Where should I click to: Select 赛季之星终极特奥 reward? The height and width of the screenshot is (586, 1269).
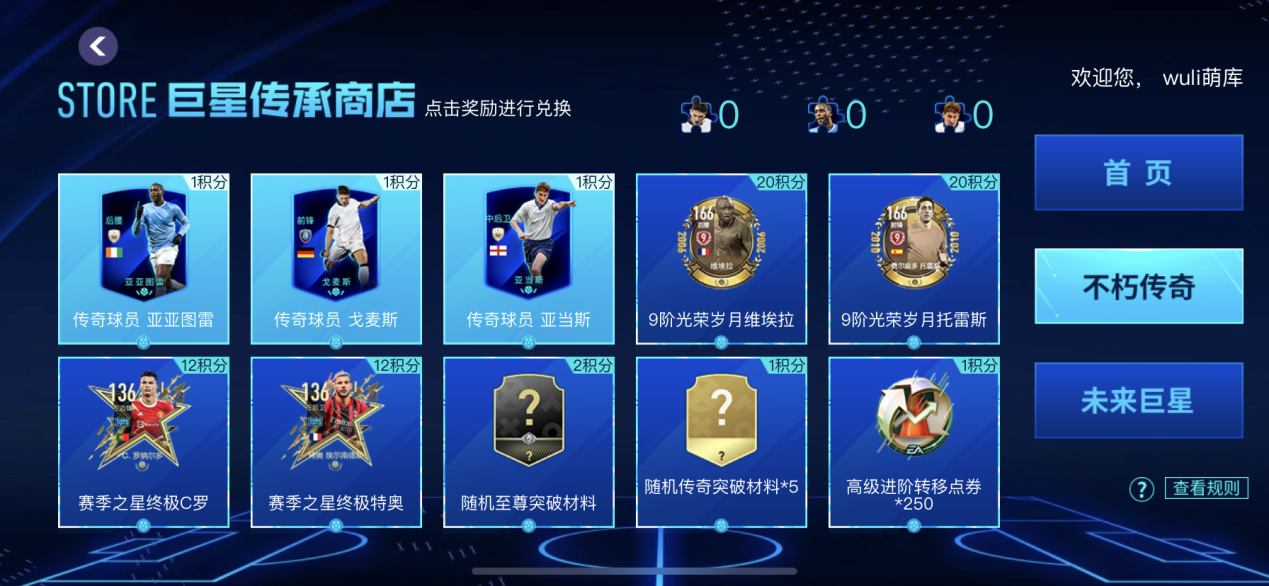336,441
